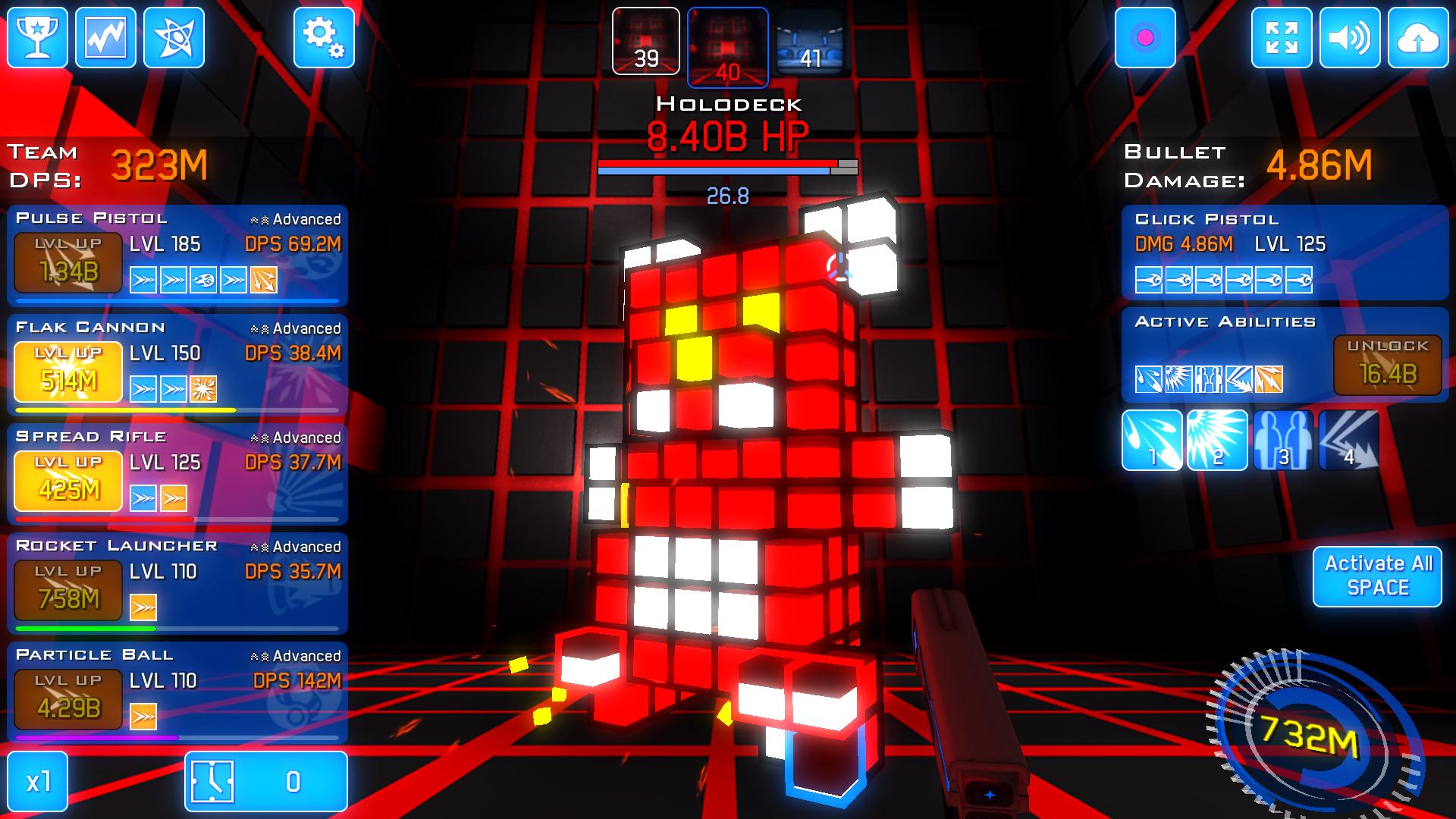Change the x1 purchase multiplier
This screenshot has height=819, width=1456.
pyautogui.click(x=38, y=782)
